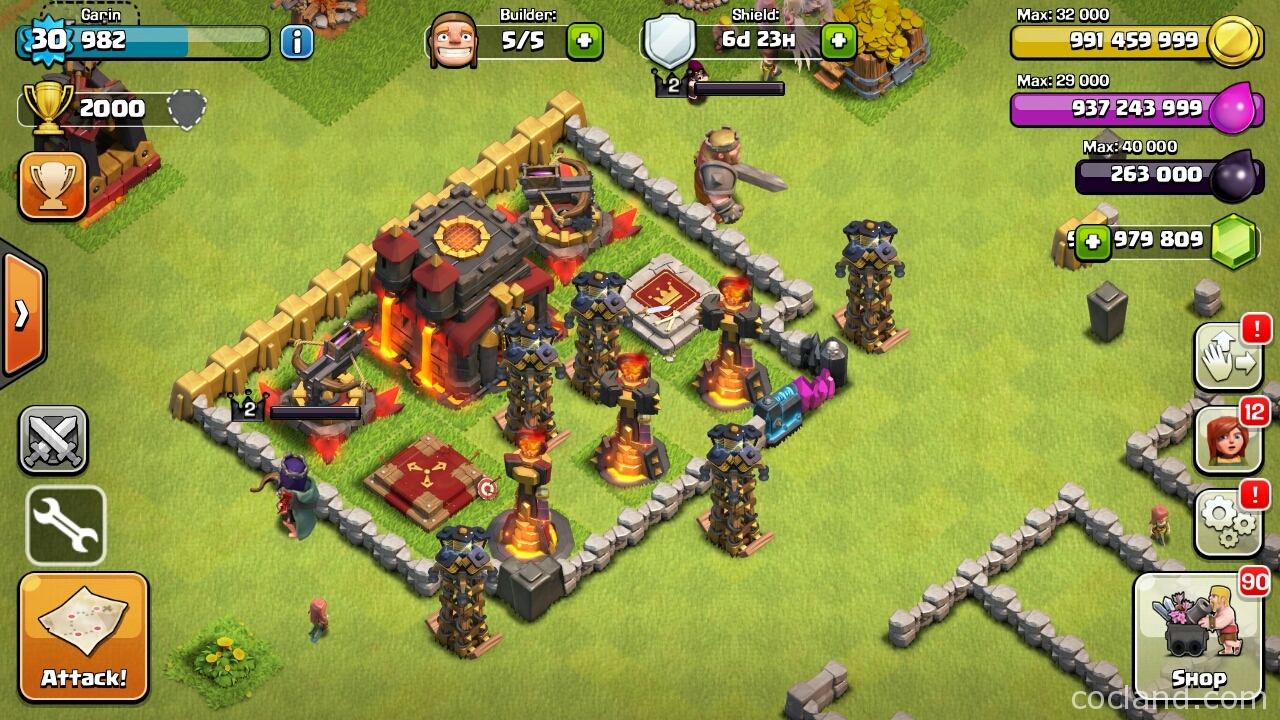Select the level 30 experience star badge
This screenshot has width=1280, height=720.
(x=47, y=41)
